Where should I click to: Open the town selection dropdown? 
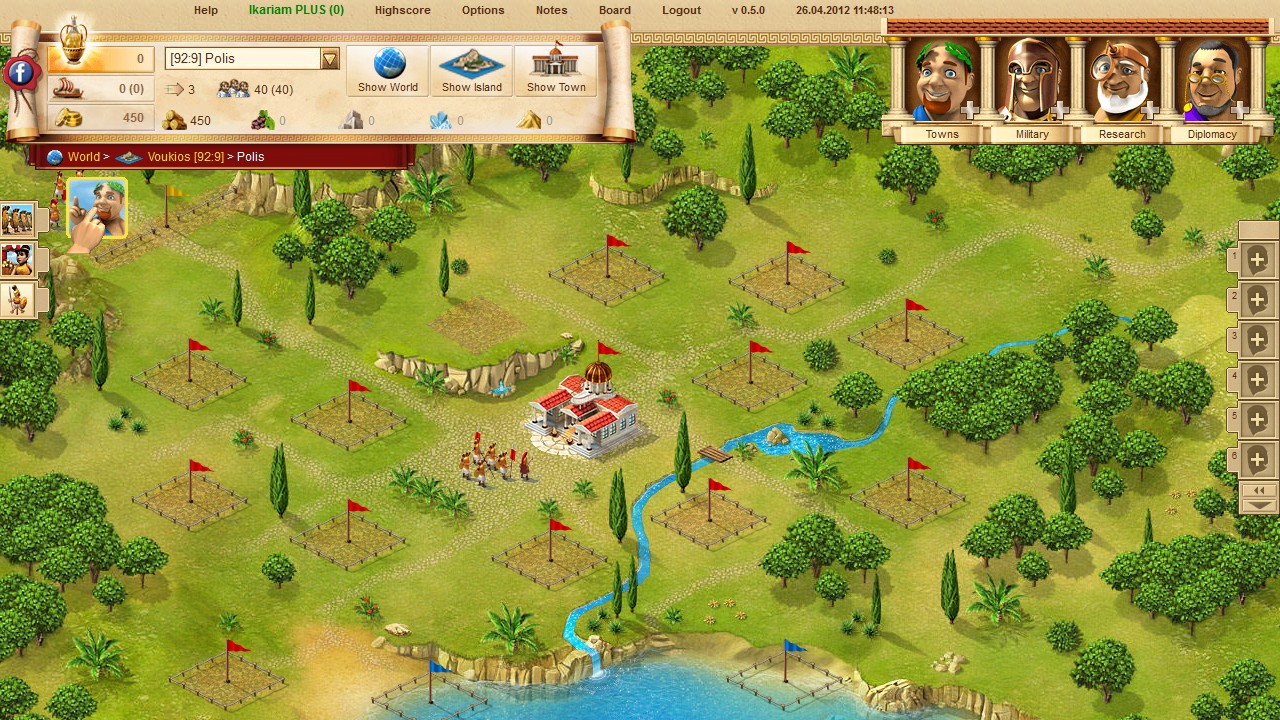point(330,59)
